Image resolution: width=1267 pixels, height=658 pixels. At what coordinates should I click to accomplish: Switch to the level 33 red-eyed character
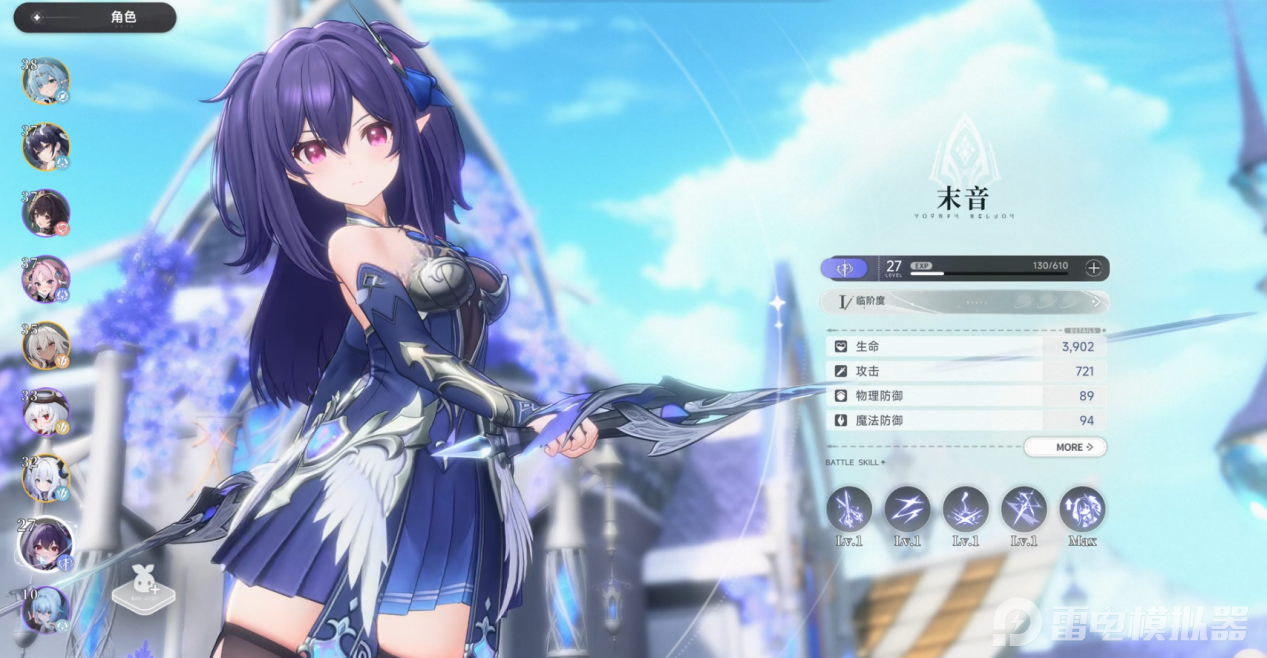coord(46,411)
